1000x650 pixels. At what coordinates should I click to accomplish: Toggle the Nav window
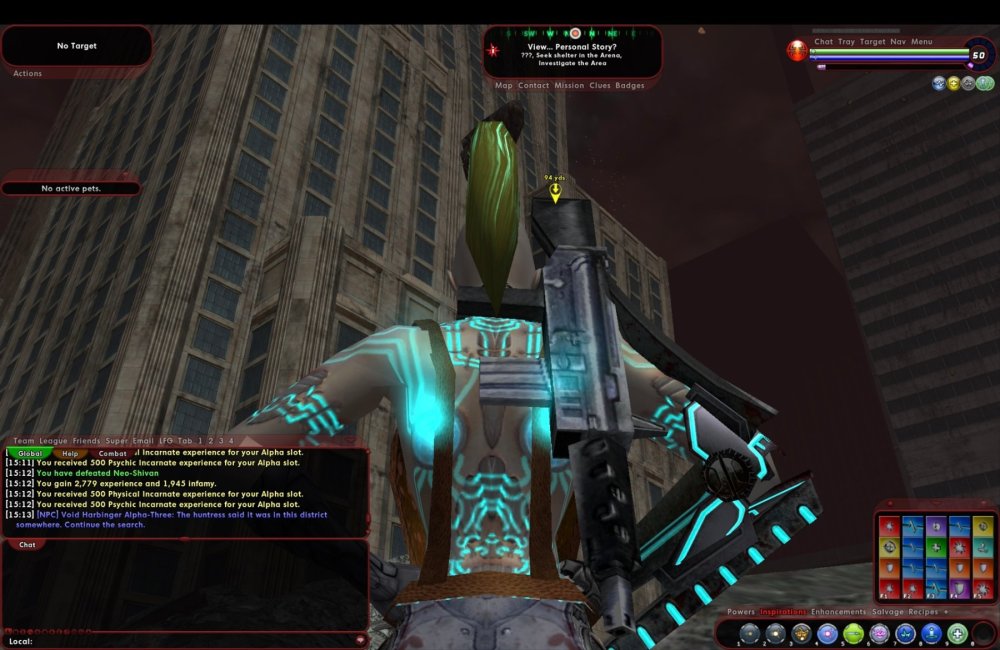pyautogui.click(x=898, y=42)
